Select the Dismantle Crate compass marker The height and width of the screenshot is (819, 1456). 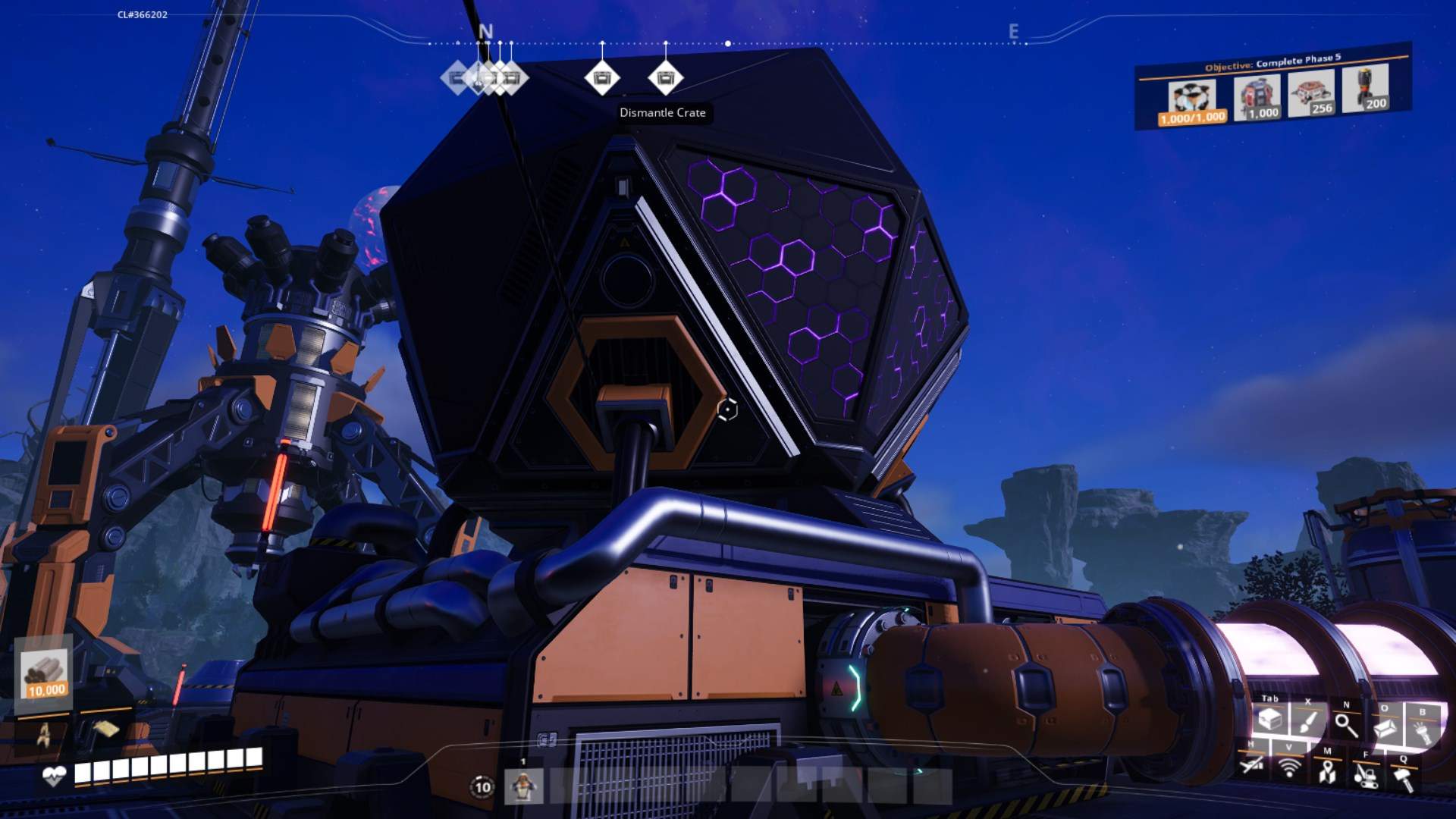665,77
